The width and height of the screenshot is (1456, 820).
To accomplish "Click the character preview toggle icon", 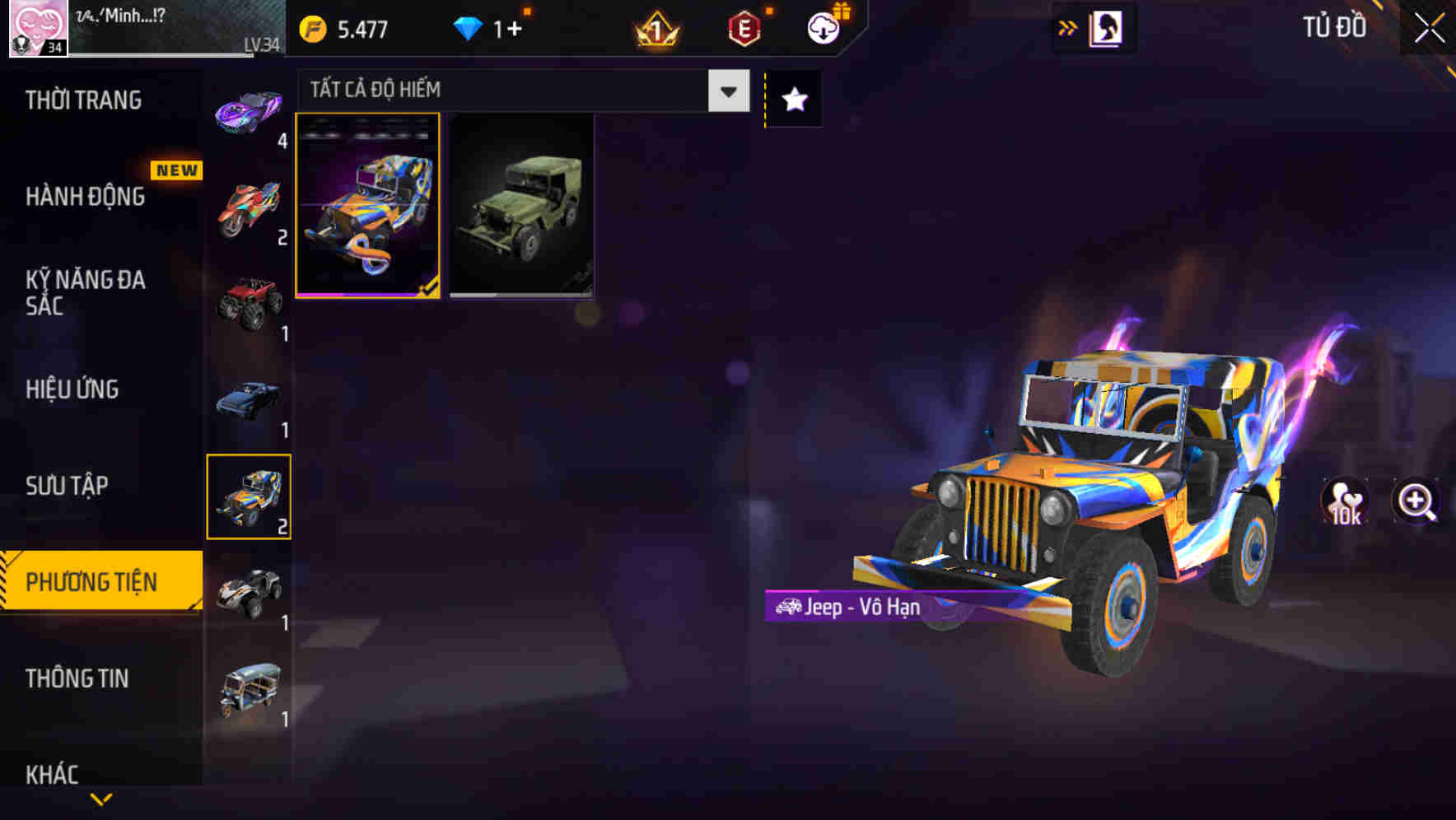I will coord(1107,26).
